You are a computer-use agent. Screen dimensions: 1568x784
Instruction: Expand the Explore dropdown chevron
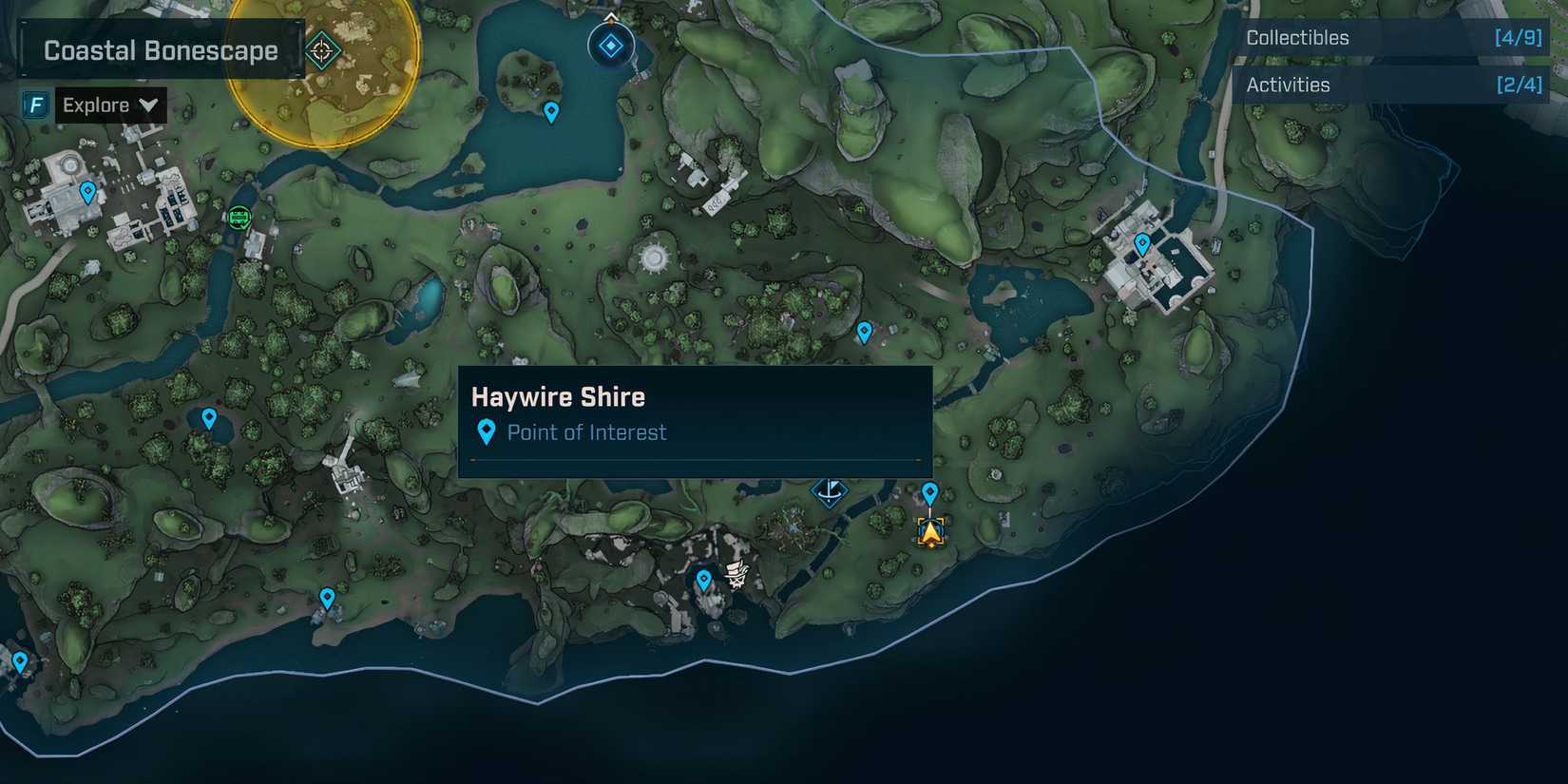[149, 105]
